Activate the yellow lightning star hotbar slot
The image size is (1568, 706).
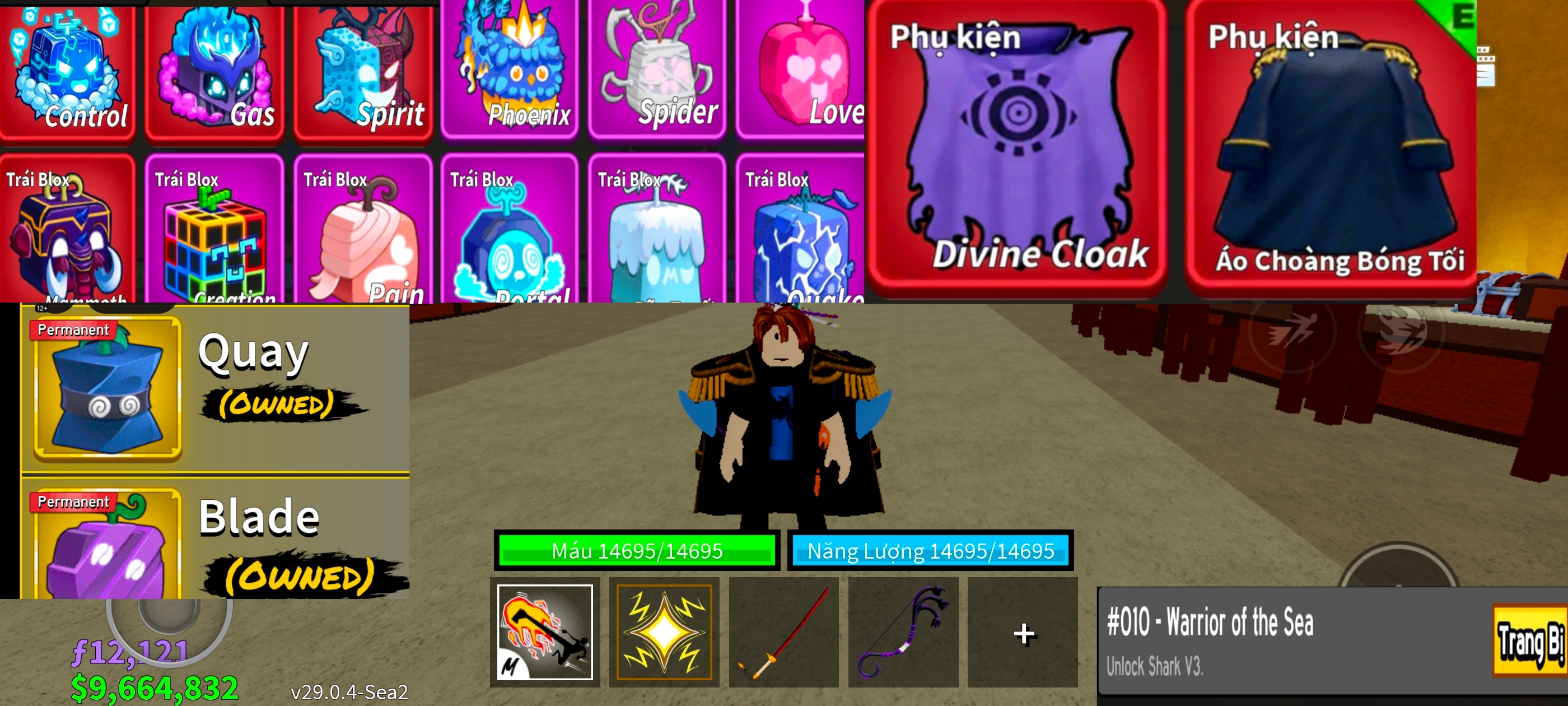664,632
